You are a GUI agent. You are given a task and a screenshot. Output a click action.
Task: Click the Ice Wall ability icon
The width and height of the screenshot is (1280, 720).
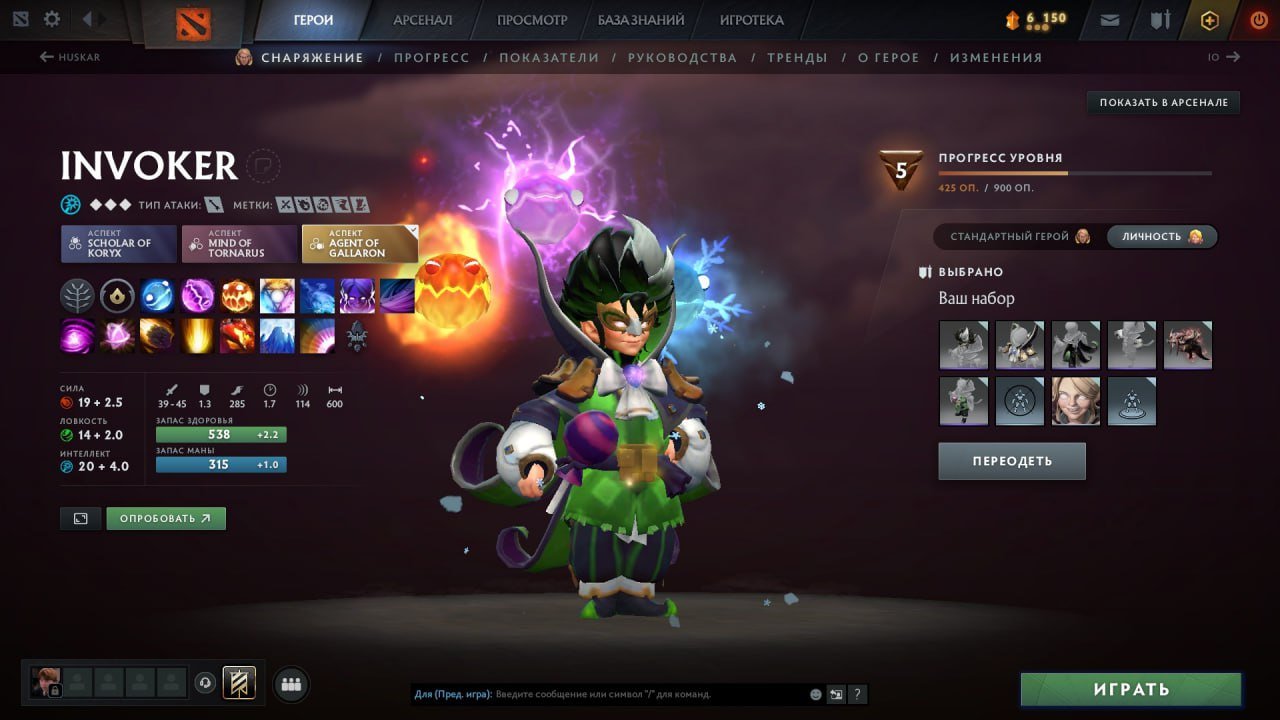click(x=278, y=336)
